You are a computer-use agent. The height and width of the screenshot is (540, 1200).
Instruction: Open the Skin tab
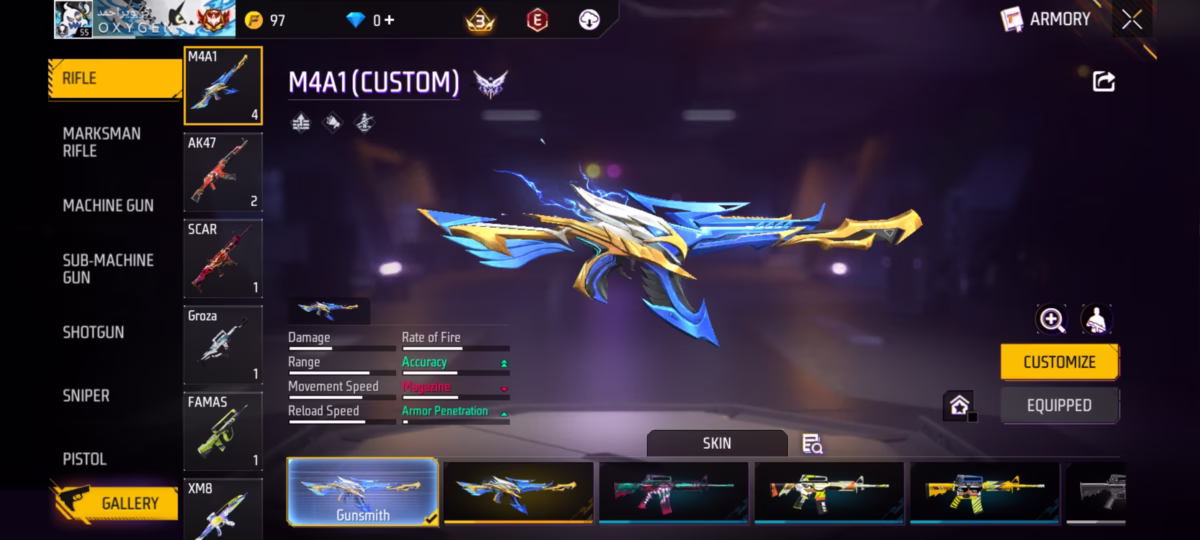[716, 443]
